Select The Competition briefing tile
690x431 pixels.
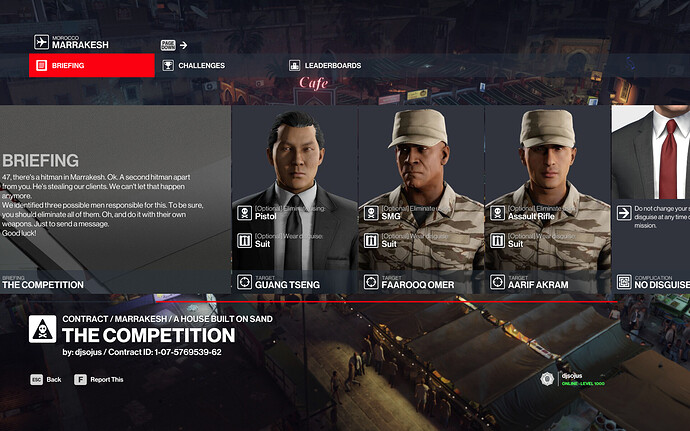coord(115,200)
